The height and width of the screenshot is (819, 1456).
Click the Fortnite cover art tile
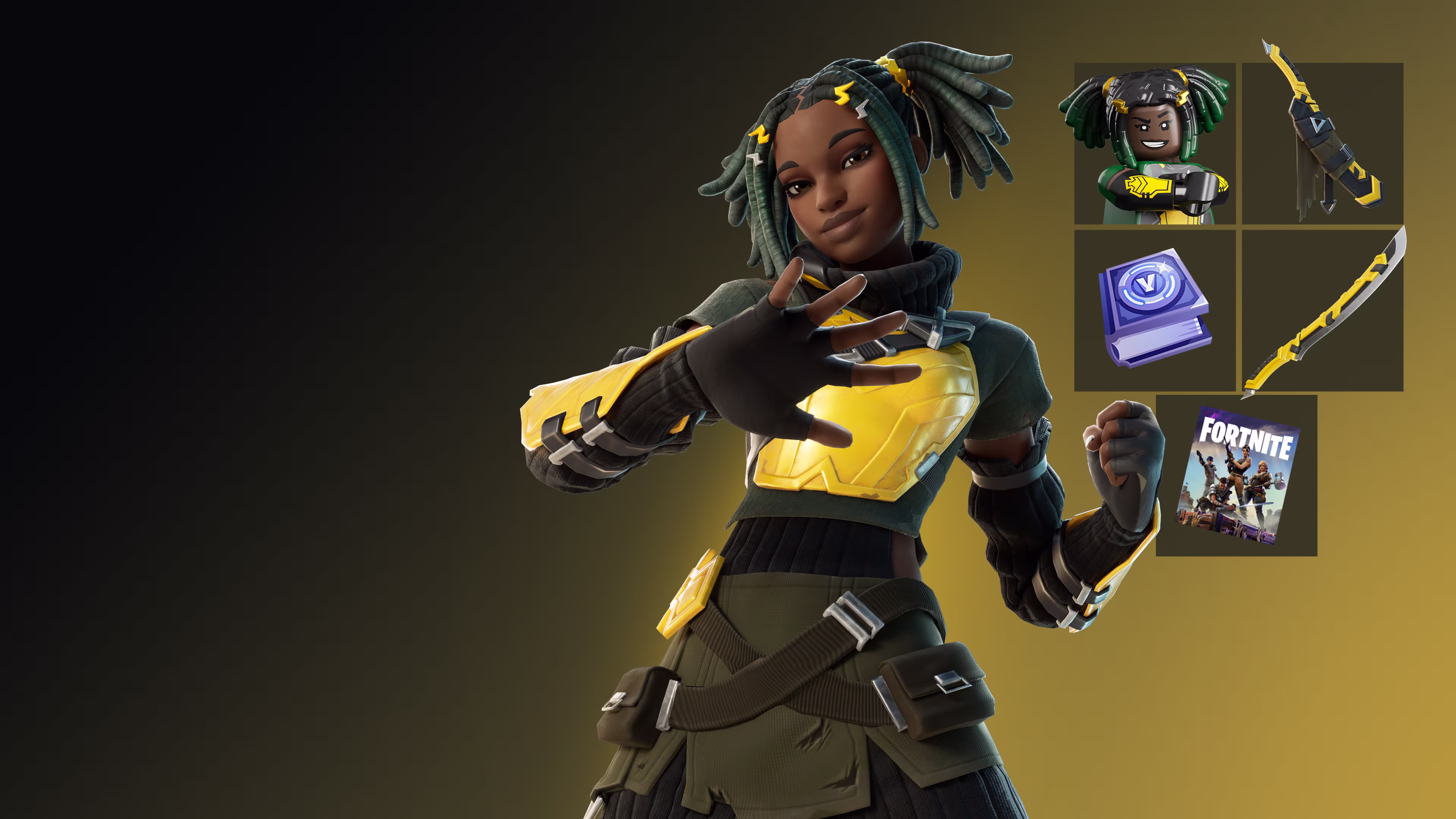(x=1236, y=476)
